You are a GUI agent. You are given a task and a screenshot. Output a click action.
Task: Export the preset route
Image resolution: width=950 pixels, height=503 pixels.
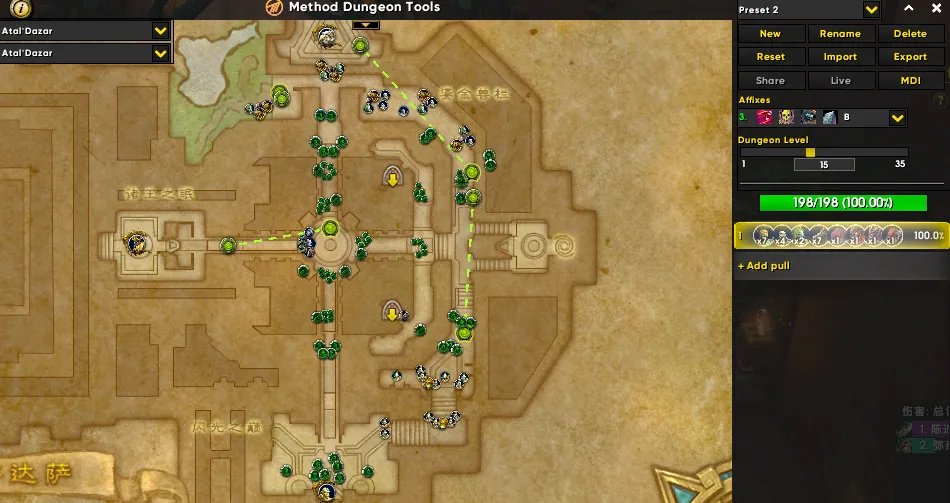[910, 57]
